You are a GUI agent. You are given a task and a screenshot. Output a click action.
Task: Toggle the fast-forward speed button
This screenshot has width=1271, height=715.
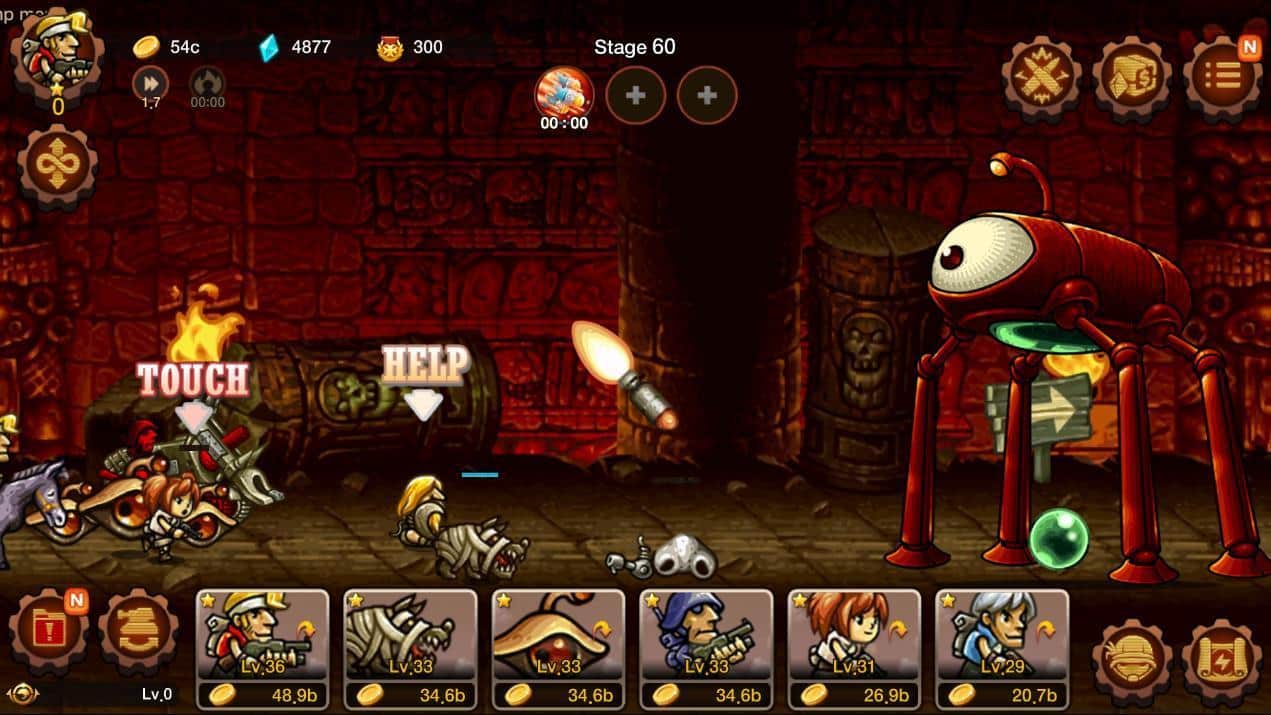150,84
